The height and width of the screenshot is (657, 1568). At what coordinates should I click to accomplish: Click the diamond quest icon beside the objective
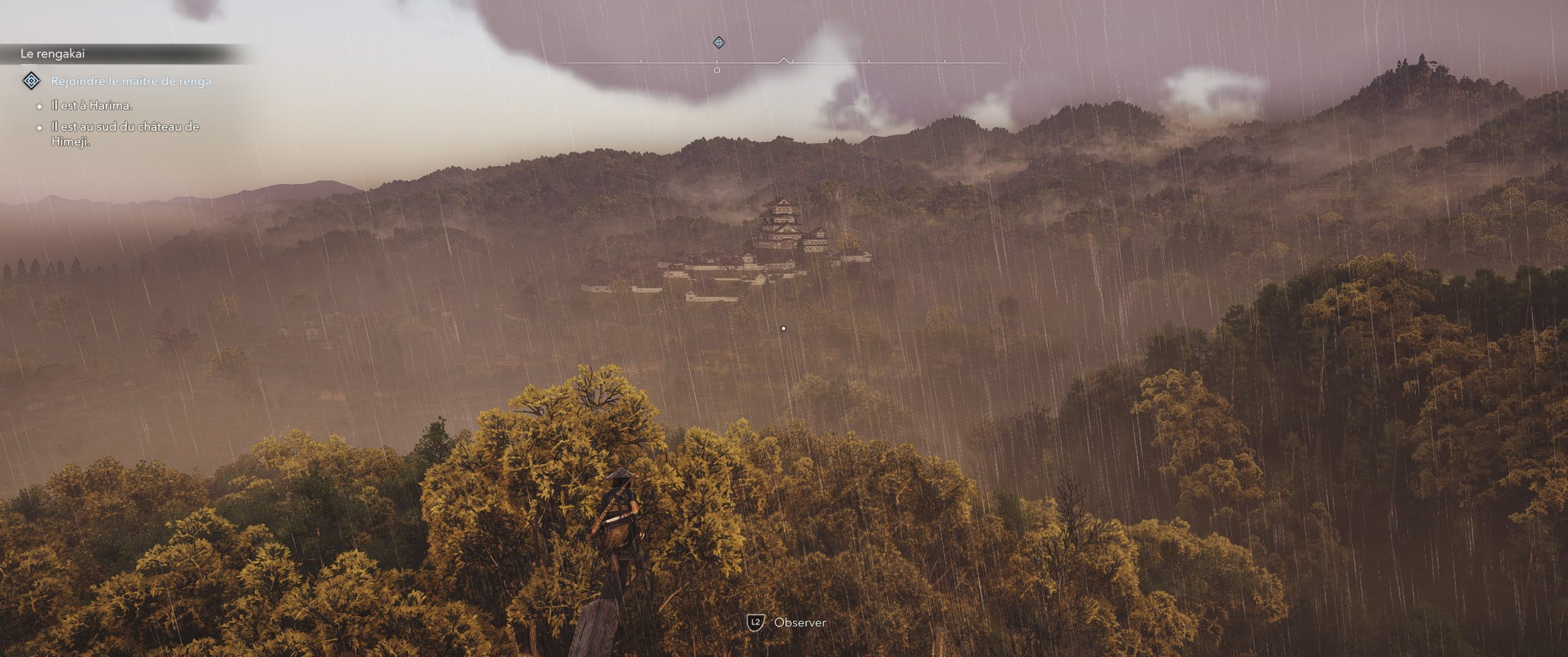31,80
